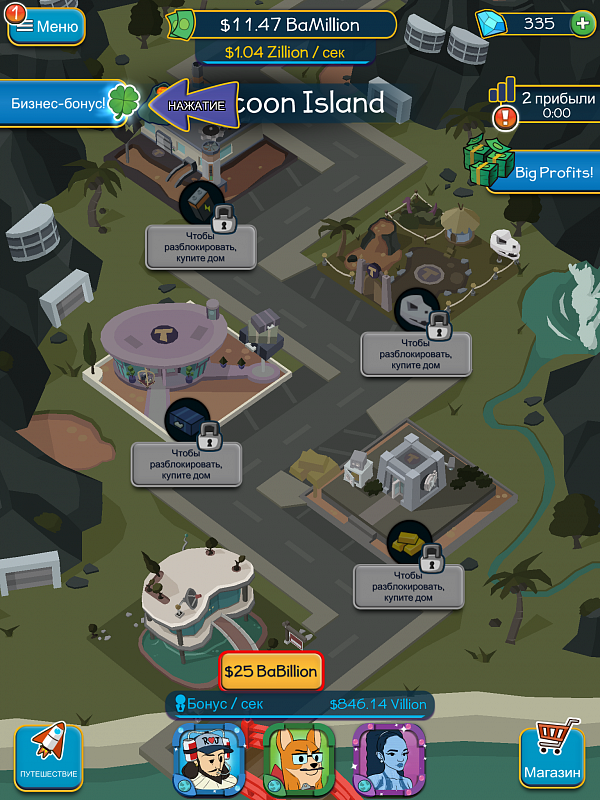Select the blue woman adviser portrait
The height and width of the screenshot is (800, 600).
(x=389, y=759)
